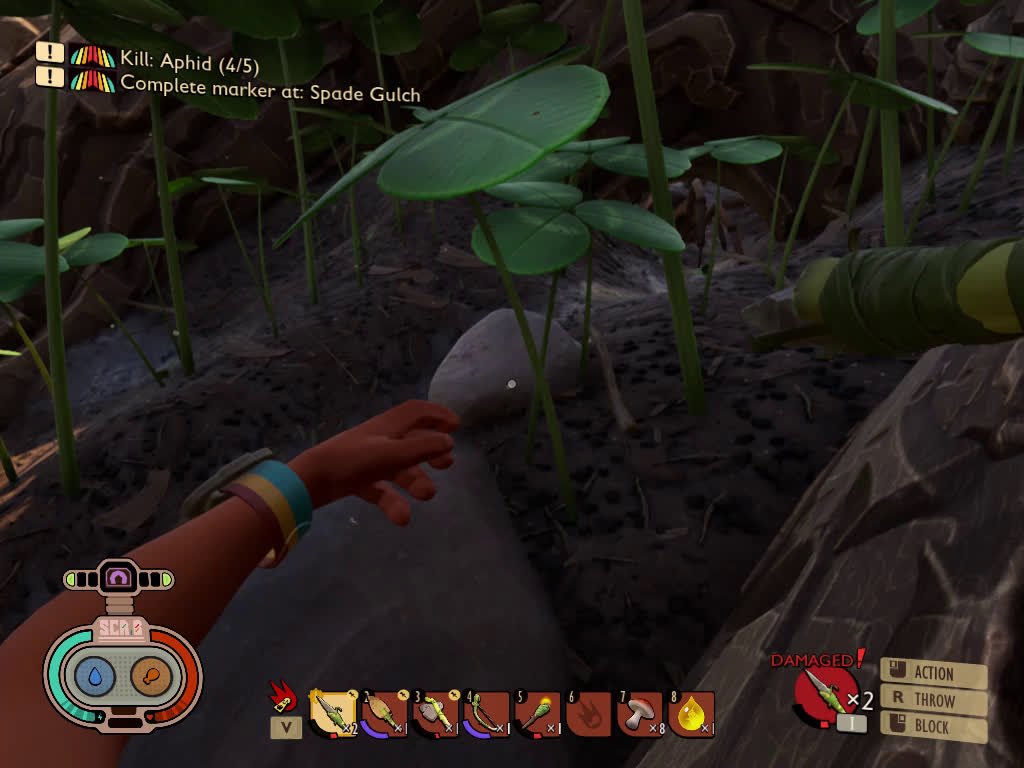Equip the sprig bow from slot 4
Screen dimensions: 1024x768
point(486,713)
